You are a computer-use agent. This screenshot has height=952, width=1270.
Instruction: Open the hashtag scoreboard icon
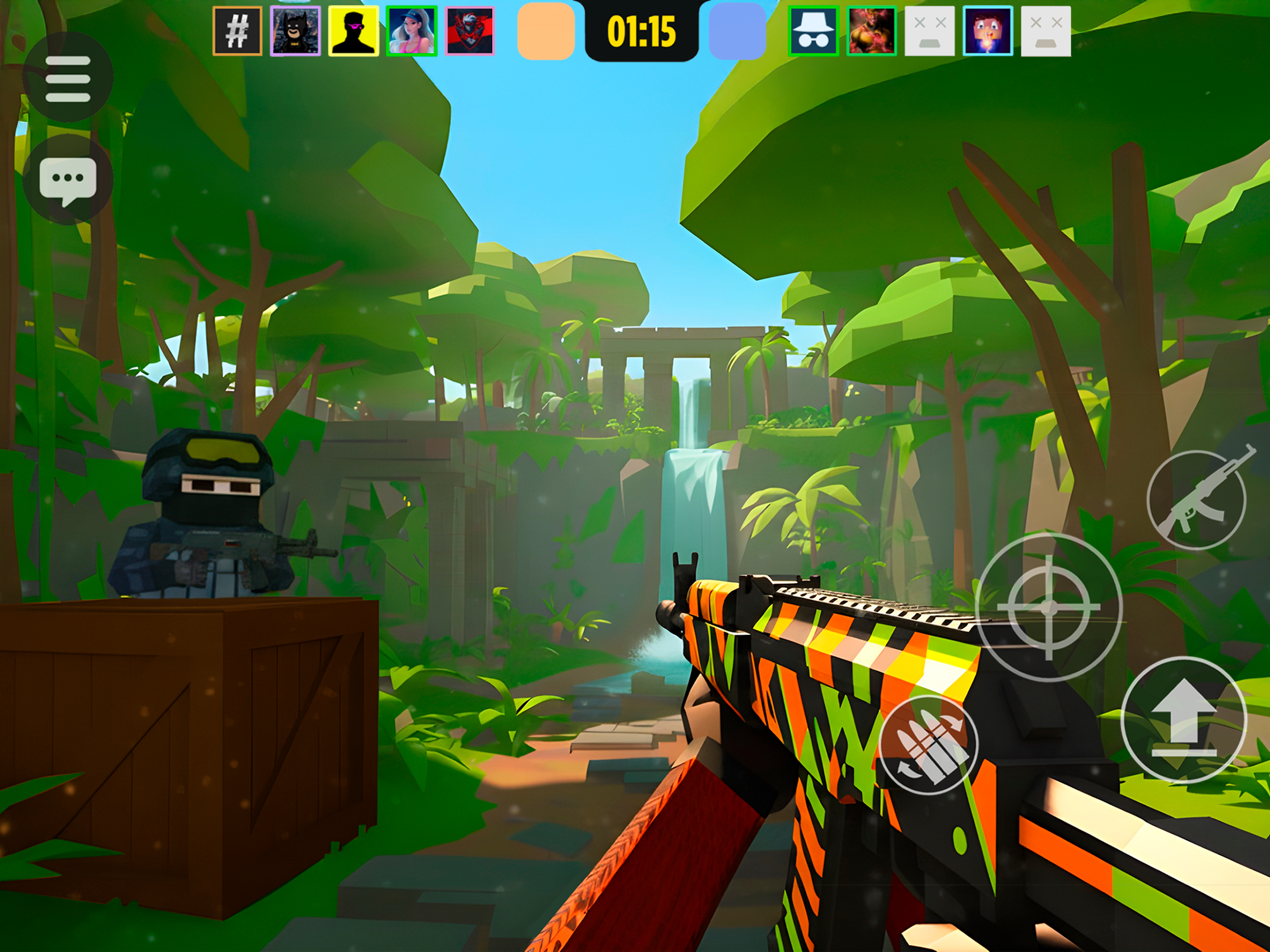(237, 31)
